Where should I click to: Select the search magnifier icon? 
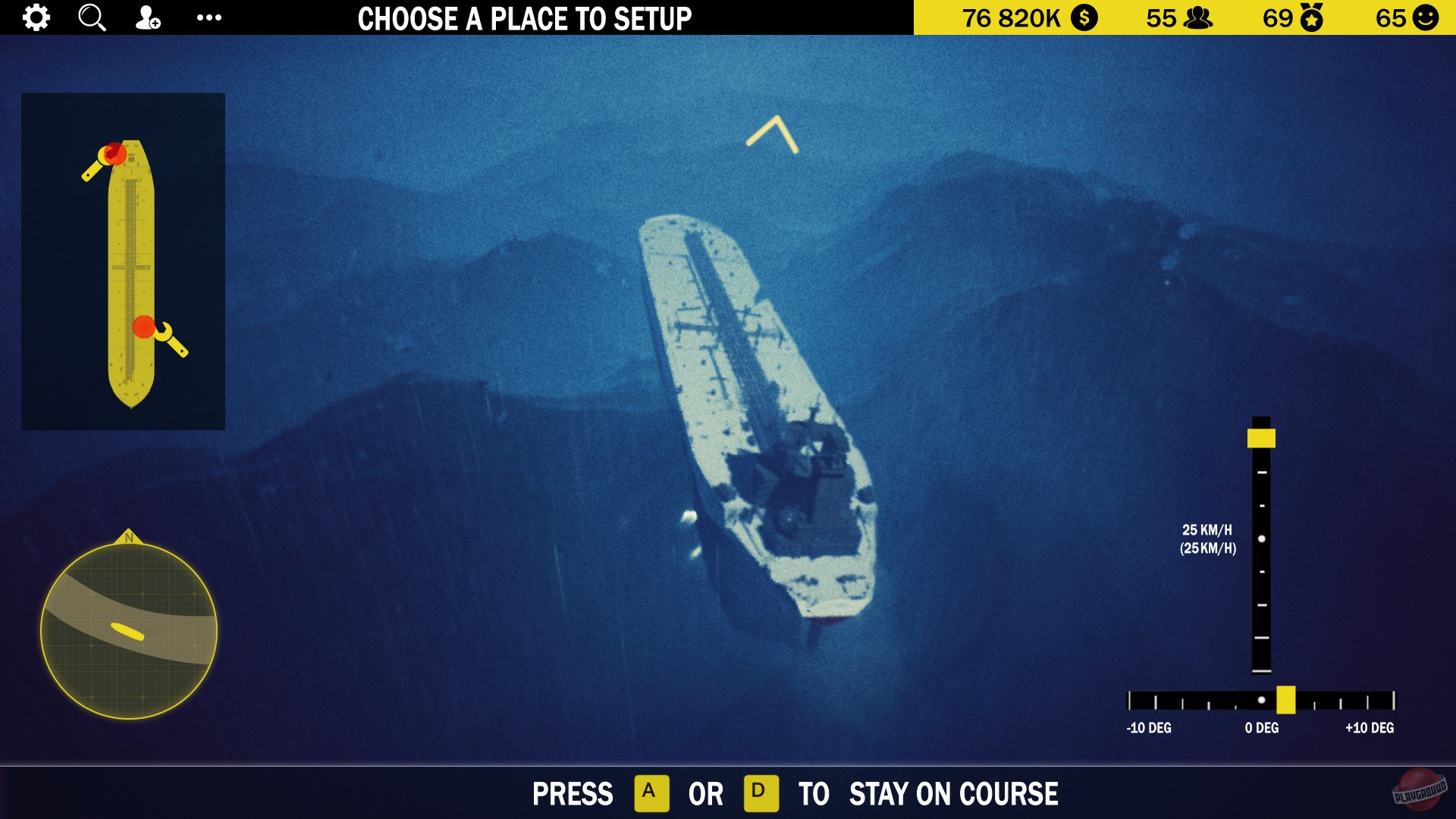[x=92, y=17]
